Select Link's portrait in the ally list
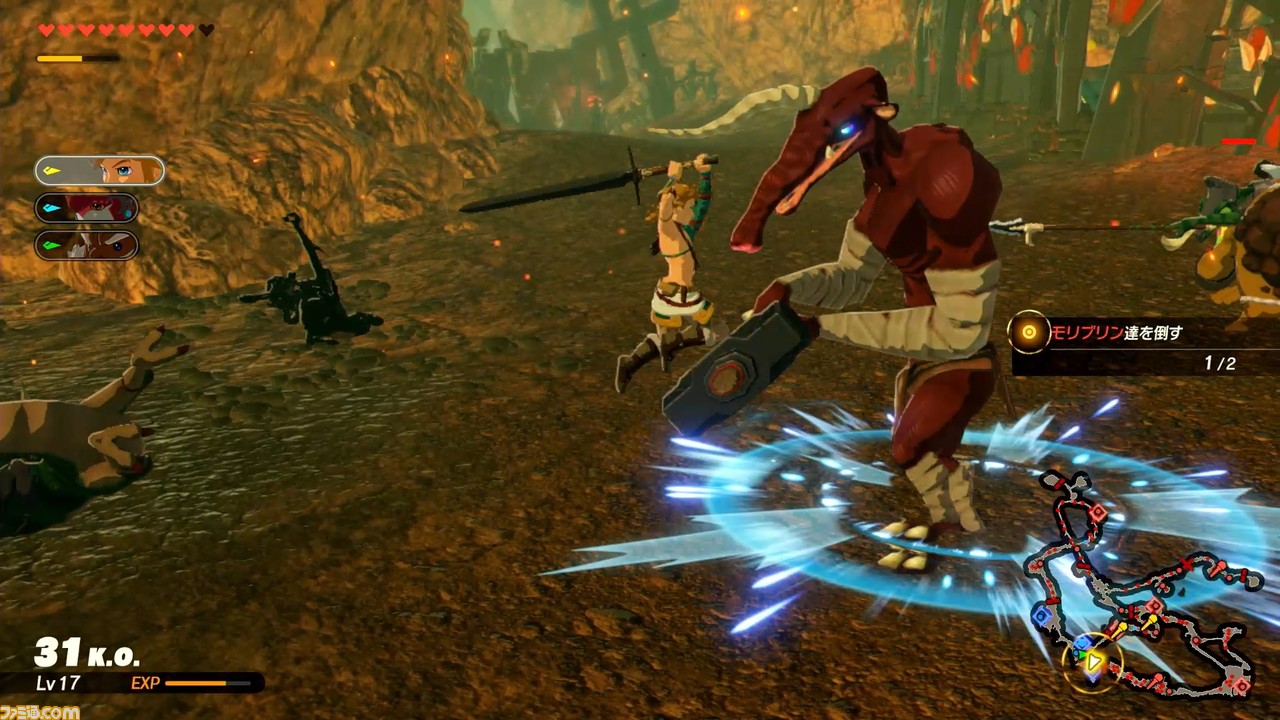The height and width of the screenshot is (720, 1280). point(100,170)
